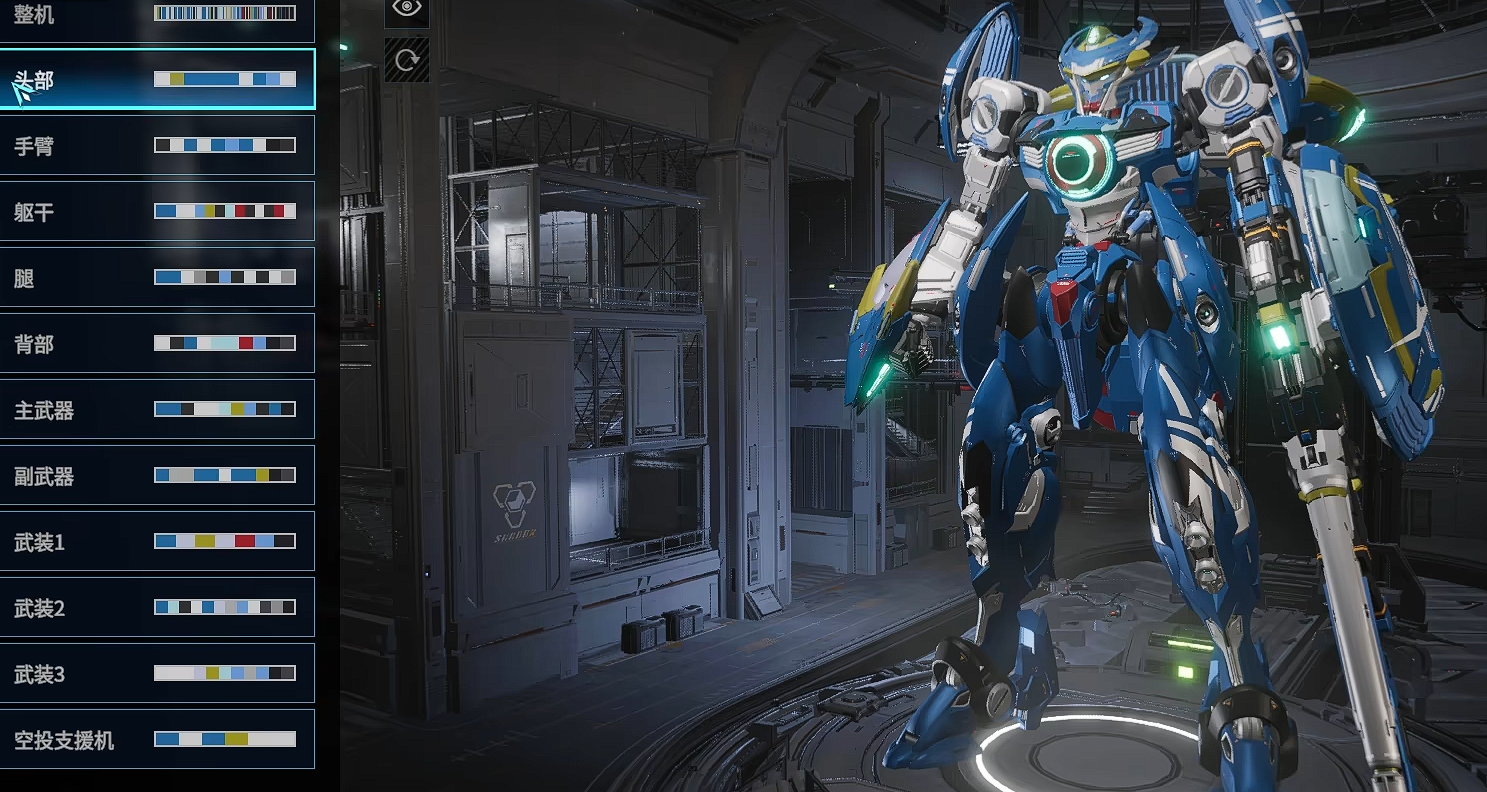Select the 主武器 primary weapon row
Image resolution: width=1487 pixels, height=792 pixels.
(x=157, y=409)
